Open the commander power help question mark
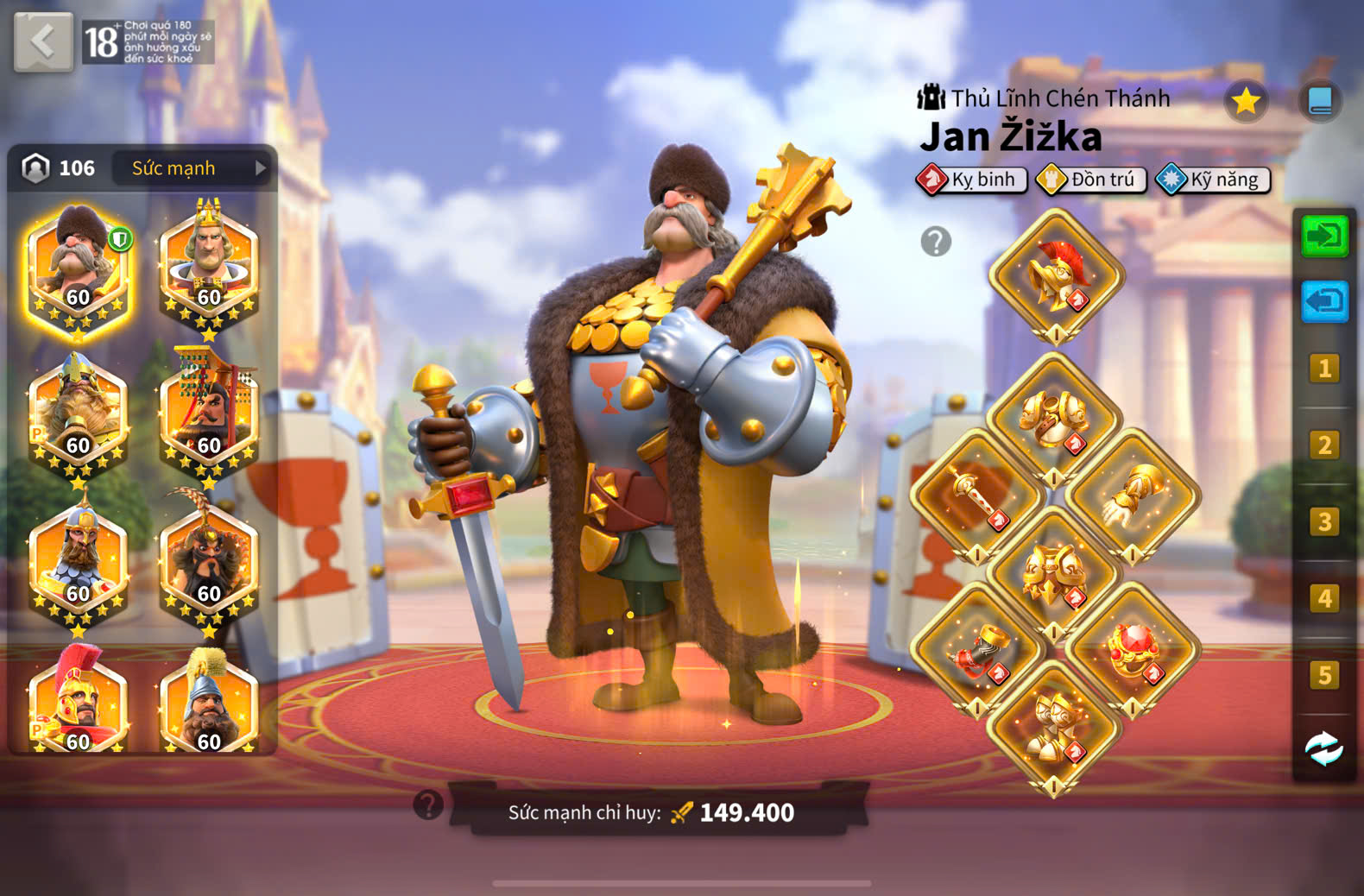Viewport: 1364px width, 896px height. [x=428, y=805]
